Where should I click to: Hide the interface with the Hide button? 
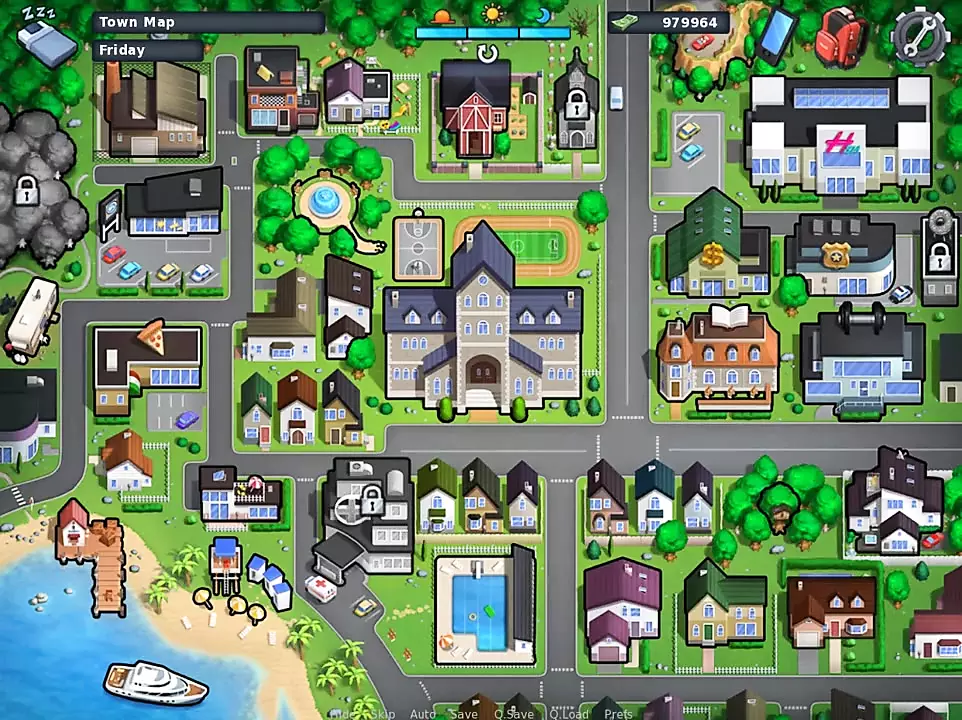342,714
